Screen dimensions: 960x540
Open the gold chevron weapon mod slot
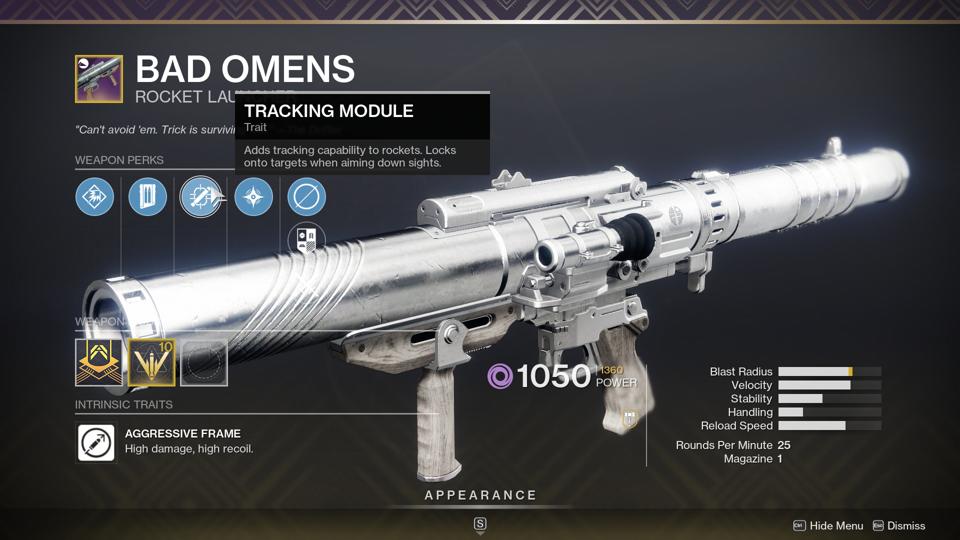click(x=99, y=362)
